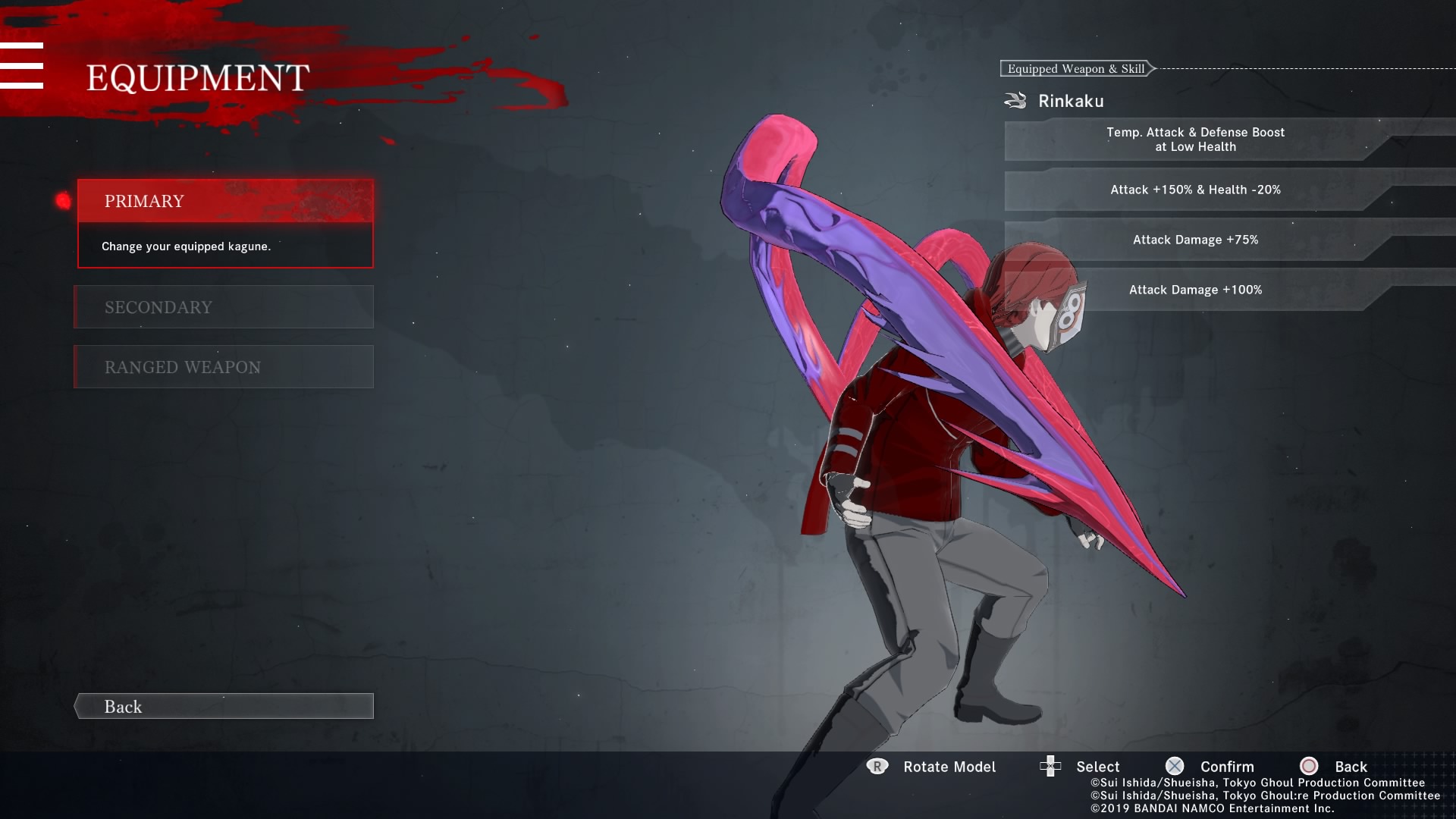The image size is (1456, 819).
Task: Open the SECONDARY equipment option
Action: (x=224, y=307)
